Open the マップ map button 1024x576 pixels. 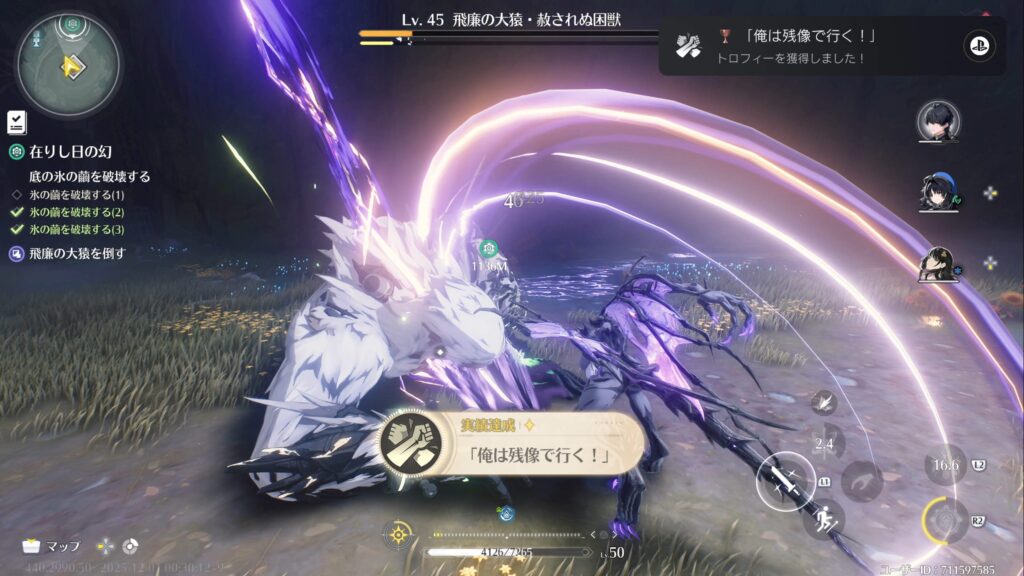point(52,546)
